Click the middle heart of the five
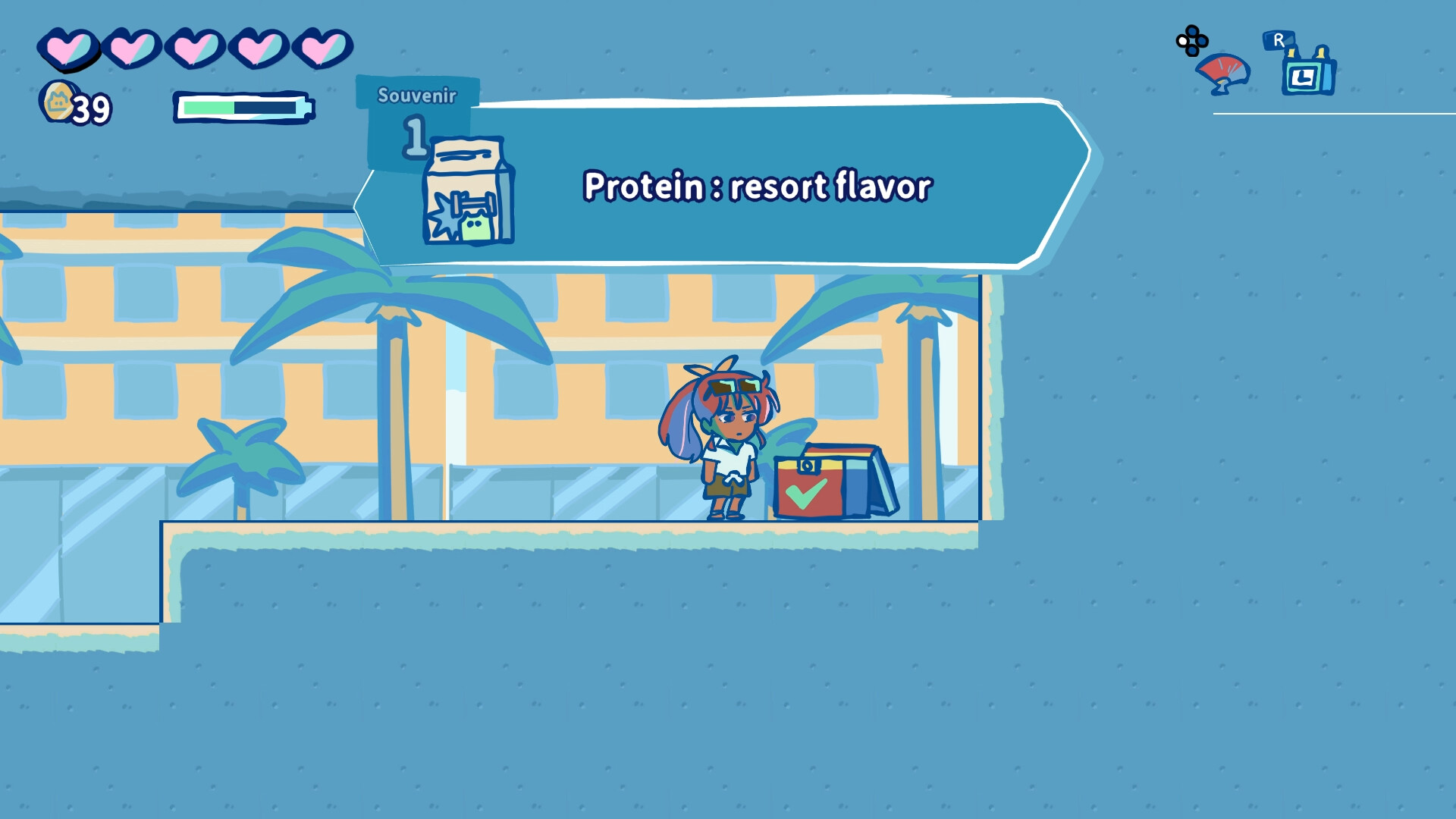 click(x=196, y=49)
